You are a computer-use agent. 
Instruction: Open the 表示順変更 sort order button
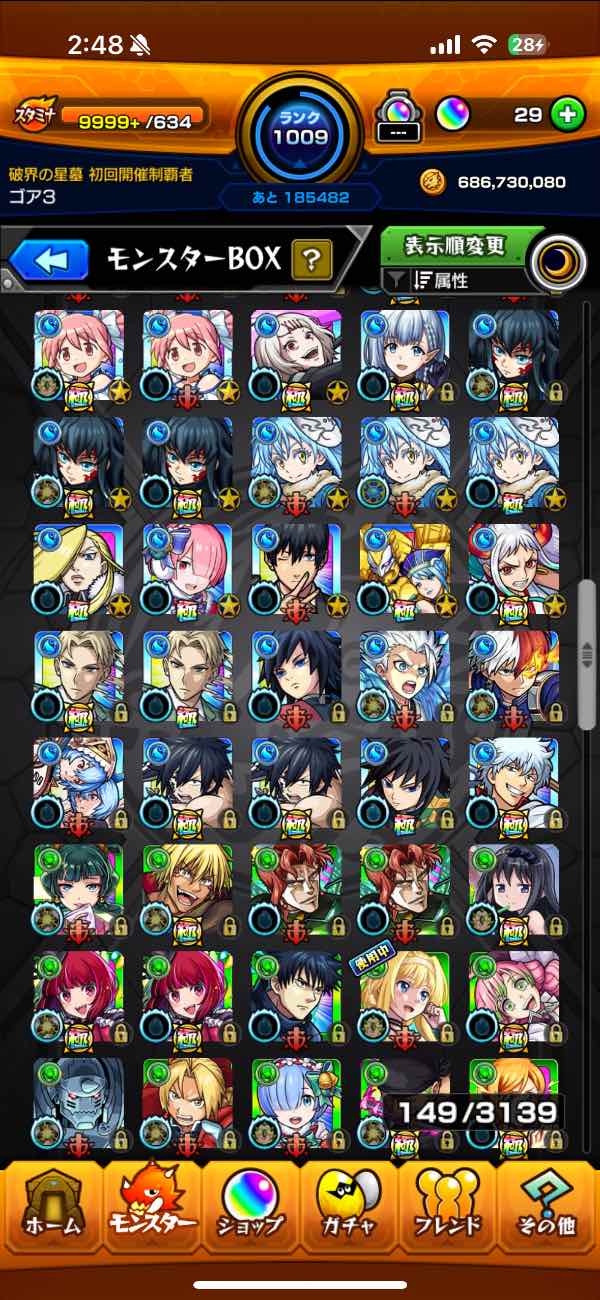(455, 246)
